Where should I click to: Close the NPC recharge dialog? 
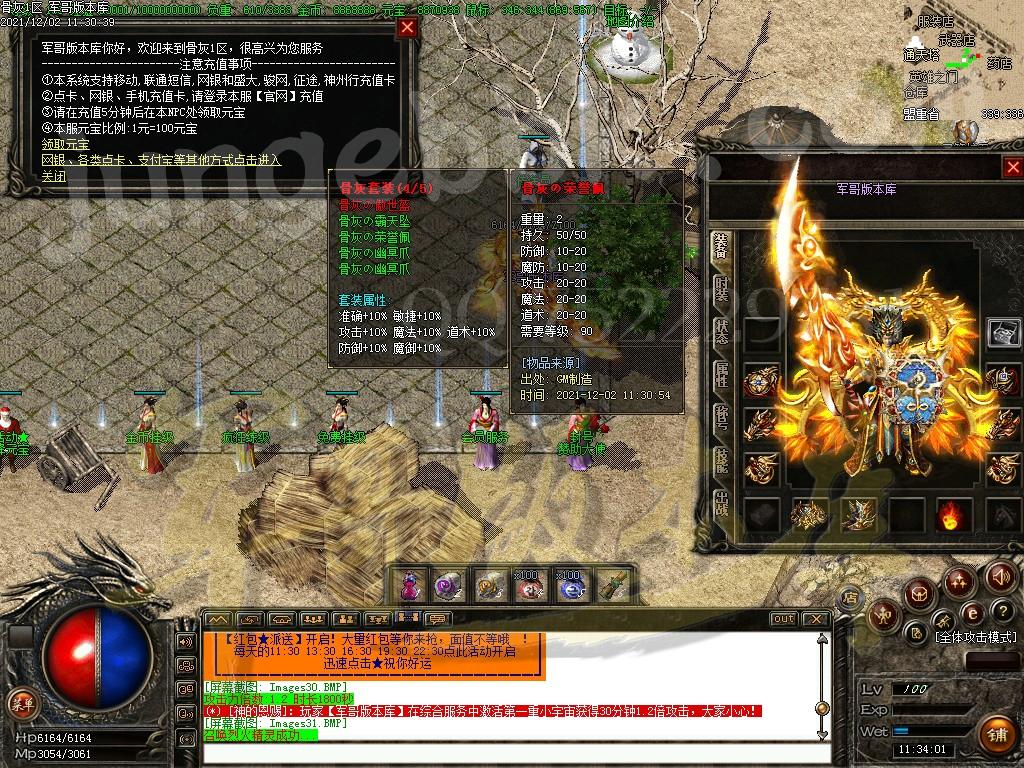pyautogui.click(x=407, y=28)
